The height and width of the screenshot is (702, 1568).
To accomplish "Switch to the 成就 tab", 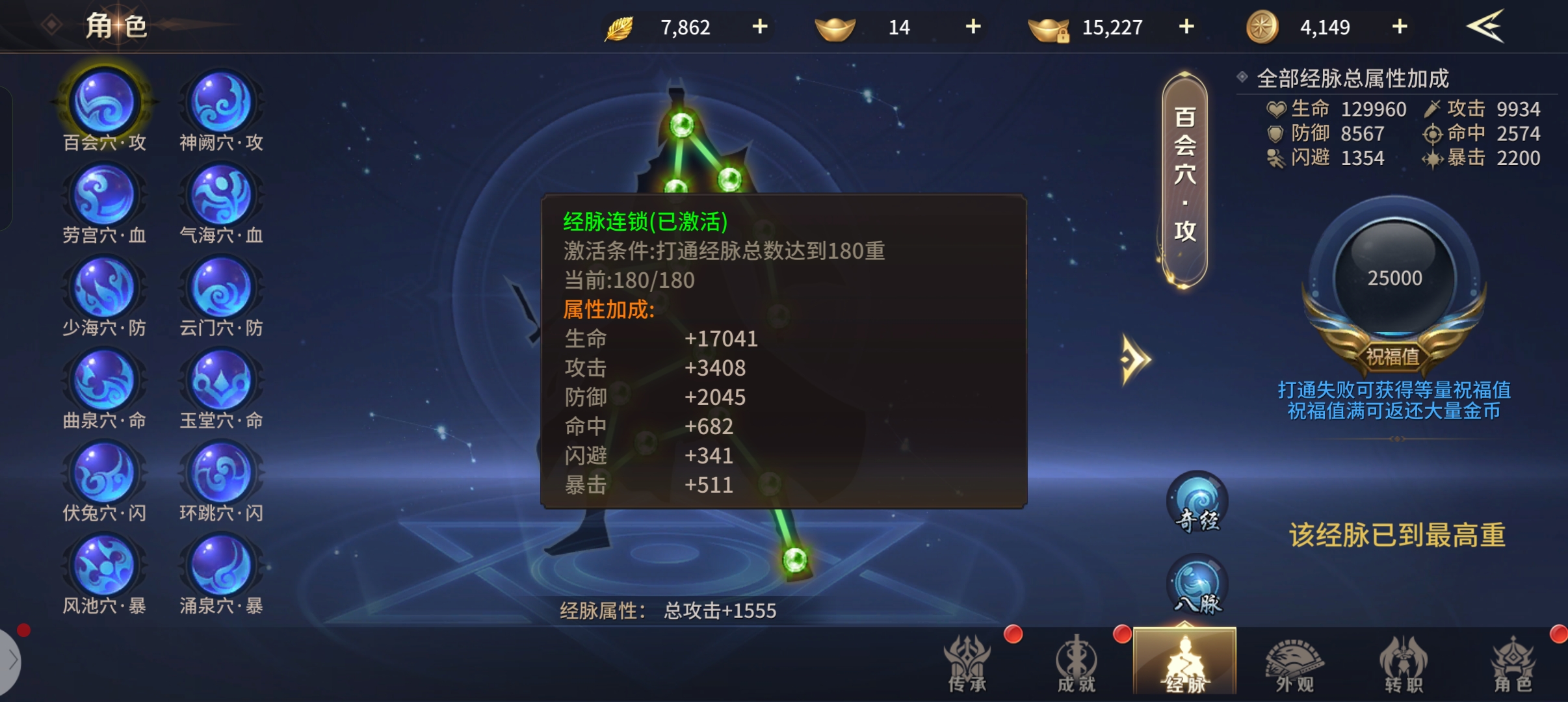I will (x=1076, y=664).
